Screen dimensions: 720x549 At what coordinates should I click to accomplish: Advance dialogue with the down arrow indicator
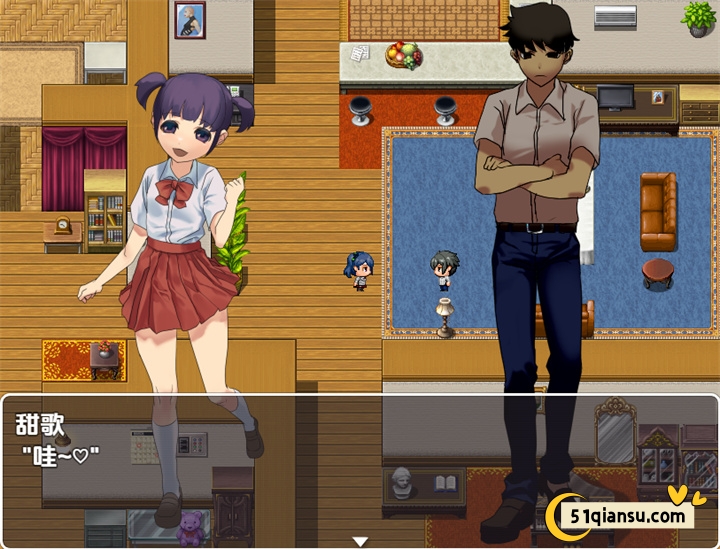360,541
